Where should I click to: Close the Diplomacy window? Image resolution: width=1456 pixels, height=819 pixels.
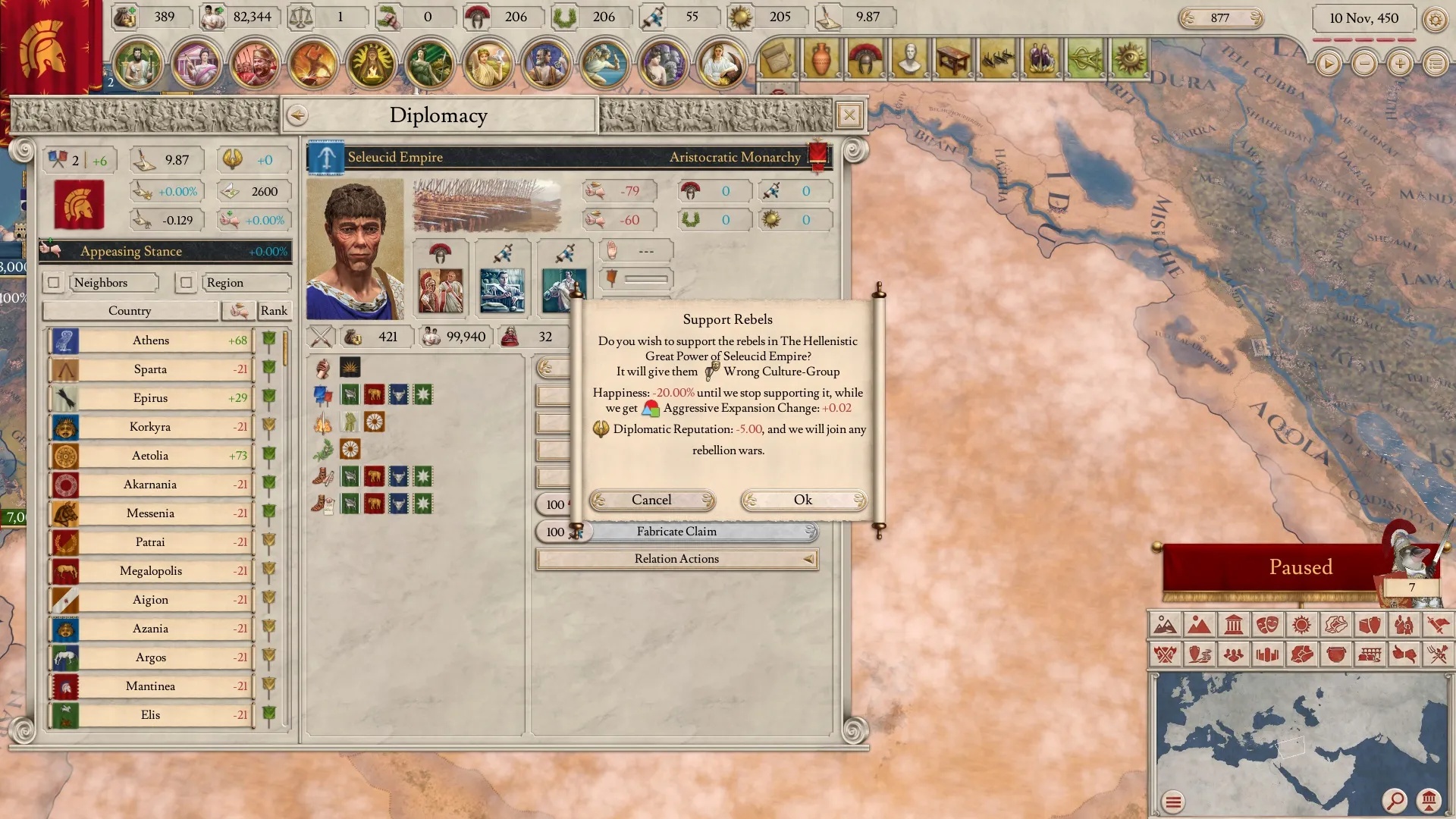click(x=849, y=115)
